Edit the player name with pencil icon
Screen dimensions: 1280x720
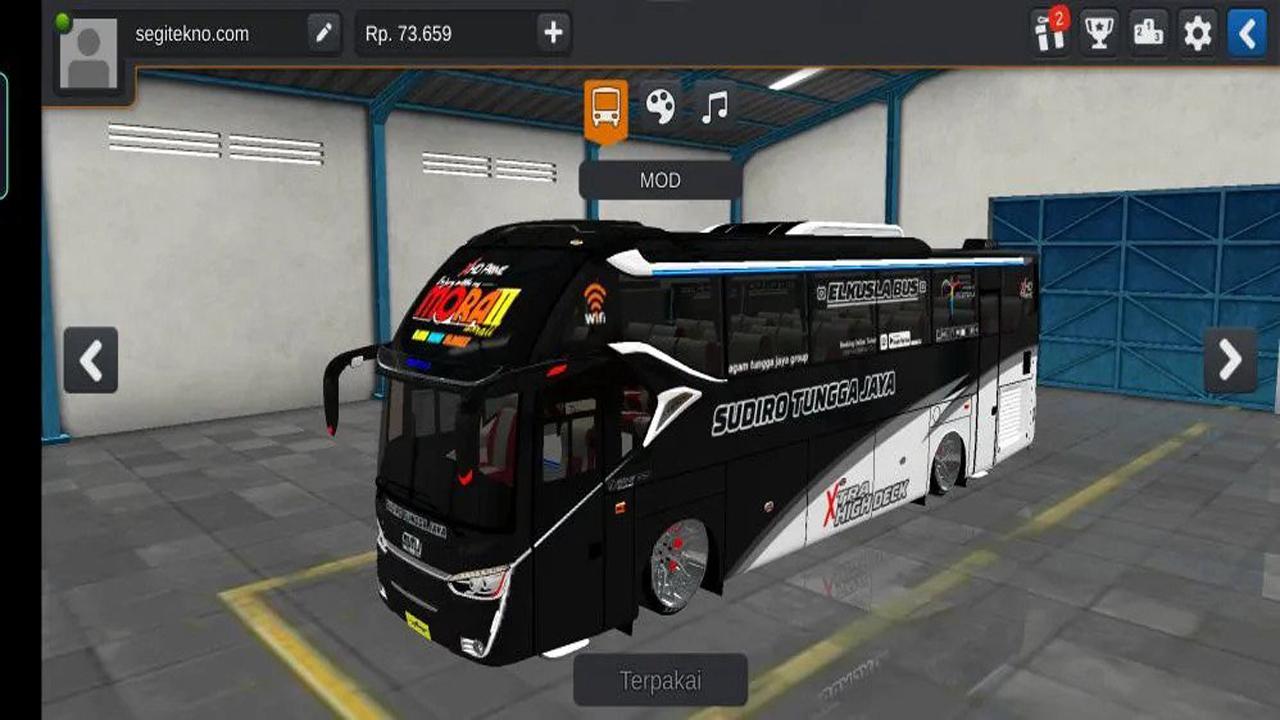click(323, 33)
